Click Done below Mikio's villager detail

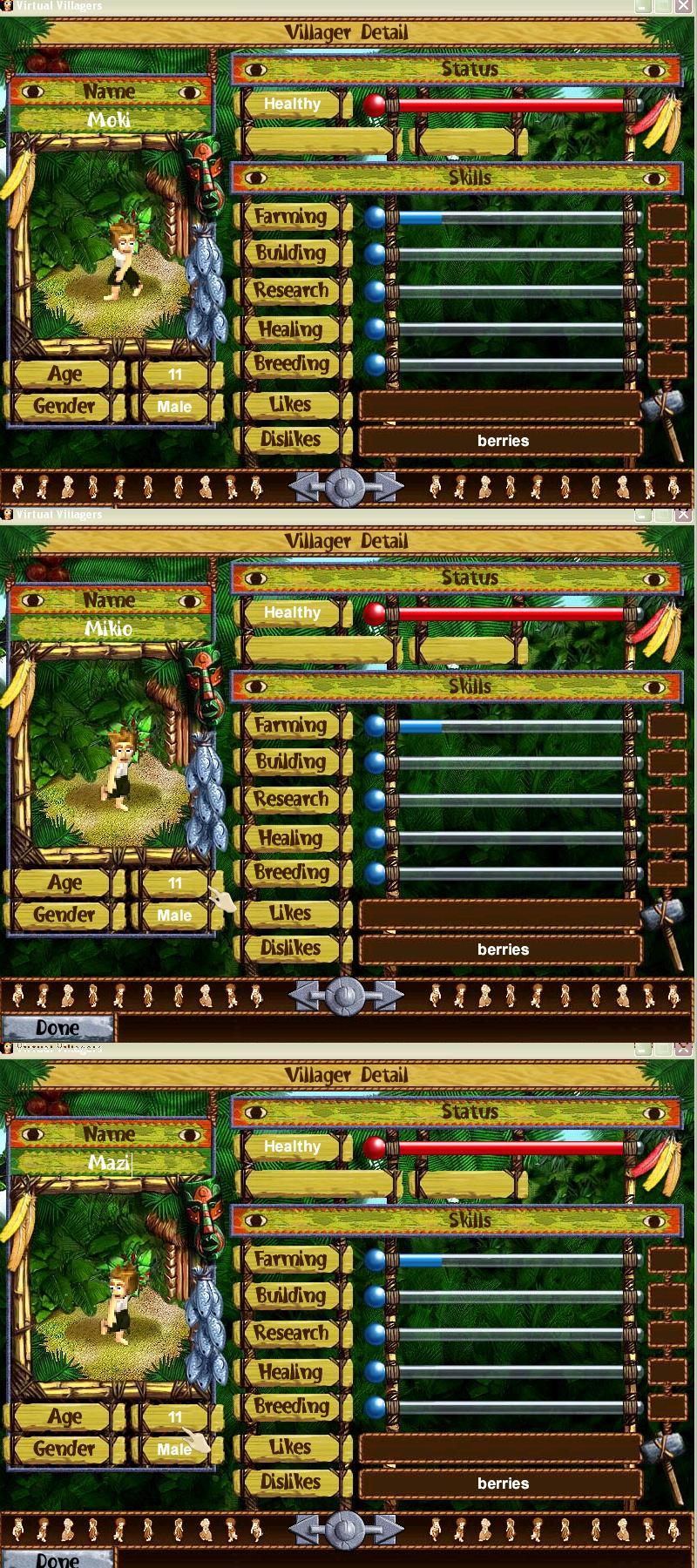tap(58, 1028)
